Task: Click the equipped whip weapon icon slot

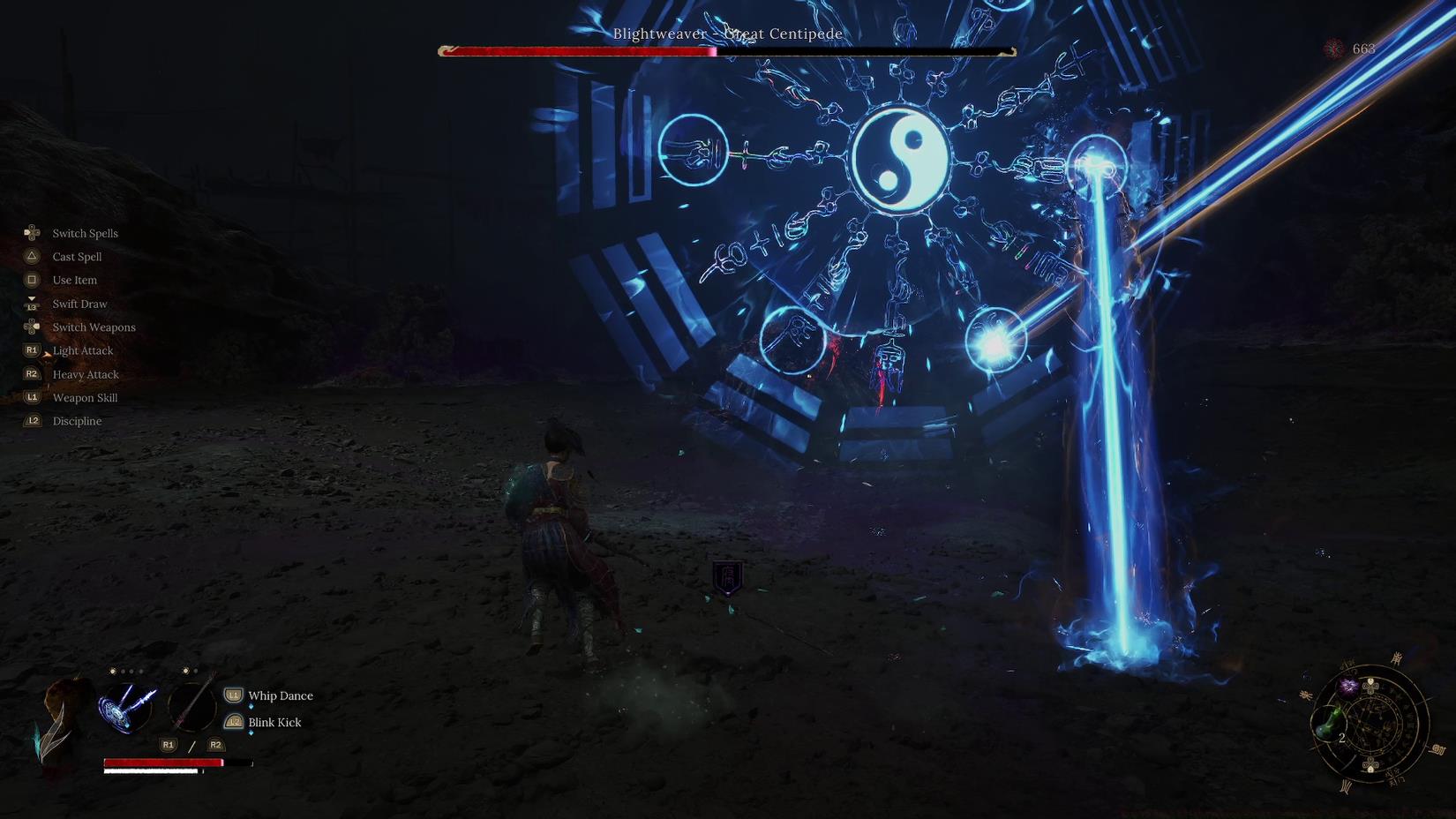Action: click(x=192, y=706)
